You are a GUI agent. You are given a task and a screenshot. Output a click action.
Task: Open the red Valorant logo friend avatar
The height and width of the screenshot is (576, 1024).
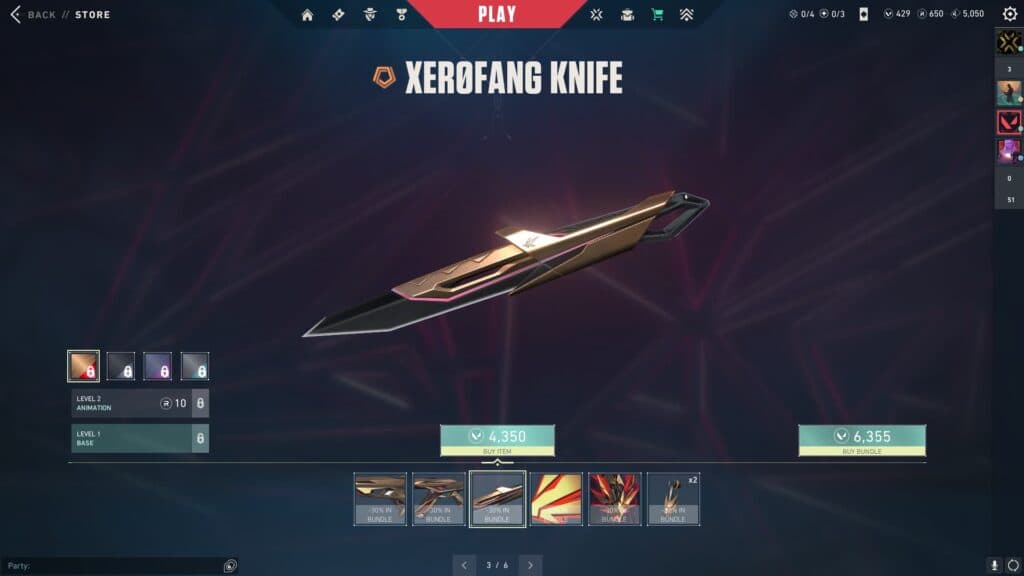(x=1008, y=122)
